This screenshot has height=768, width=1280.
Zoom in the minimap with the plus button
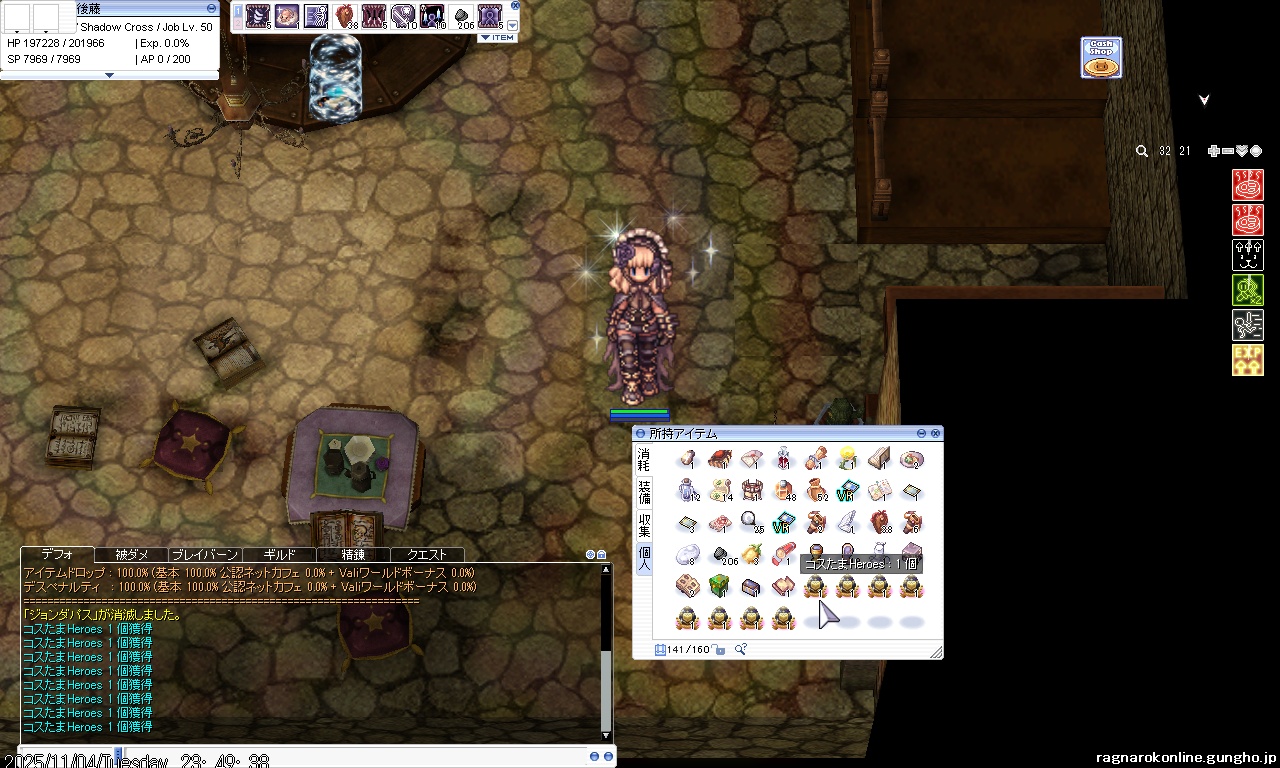1213,151
